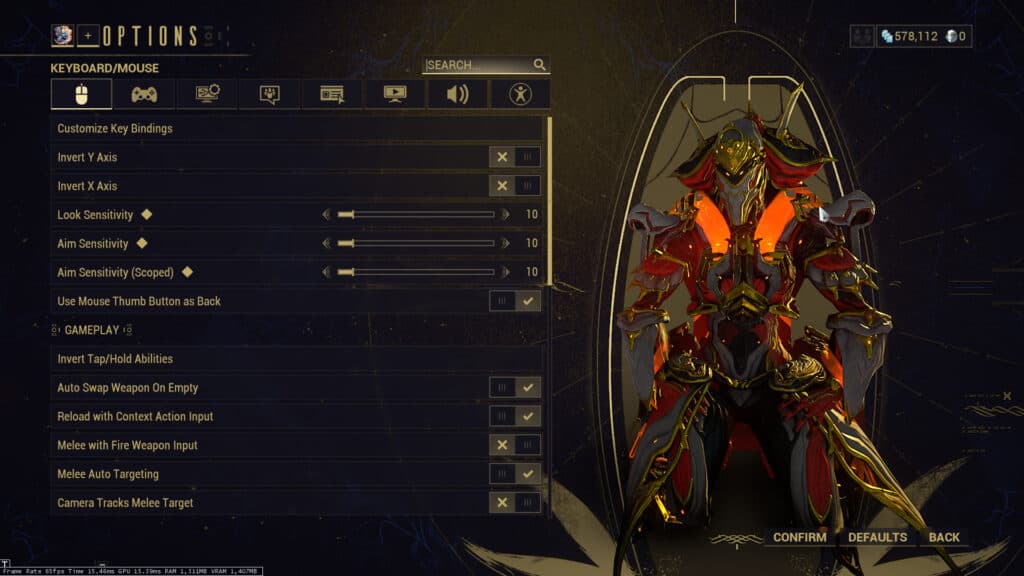Open Customize Key Bindings
This screenshot has height=576, width=1024.
297,129
